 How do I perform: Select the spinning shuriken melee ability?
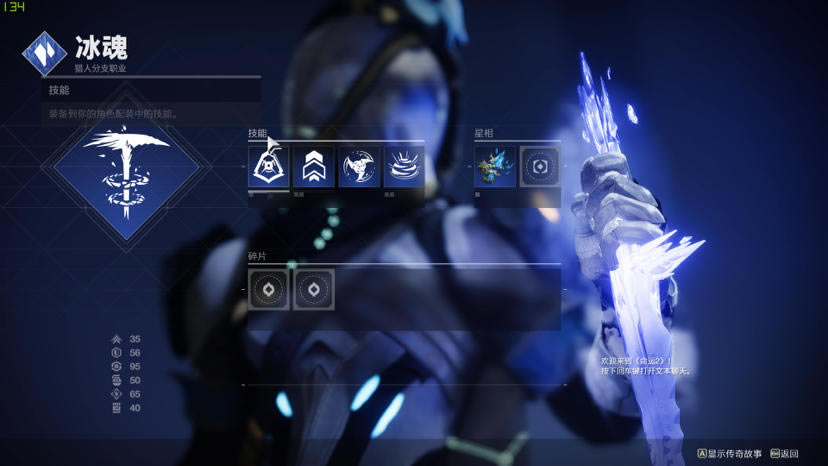(359, 166)
